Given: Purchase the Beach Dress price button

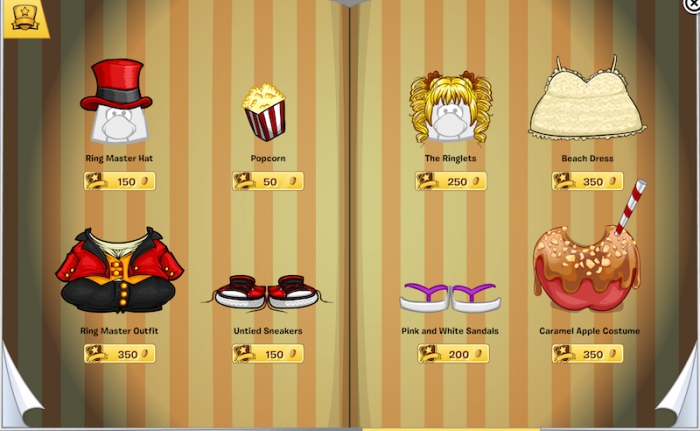Looking at the screenshot, I should click(587, 182).
